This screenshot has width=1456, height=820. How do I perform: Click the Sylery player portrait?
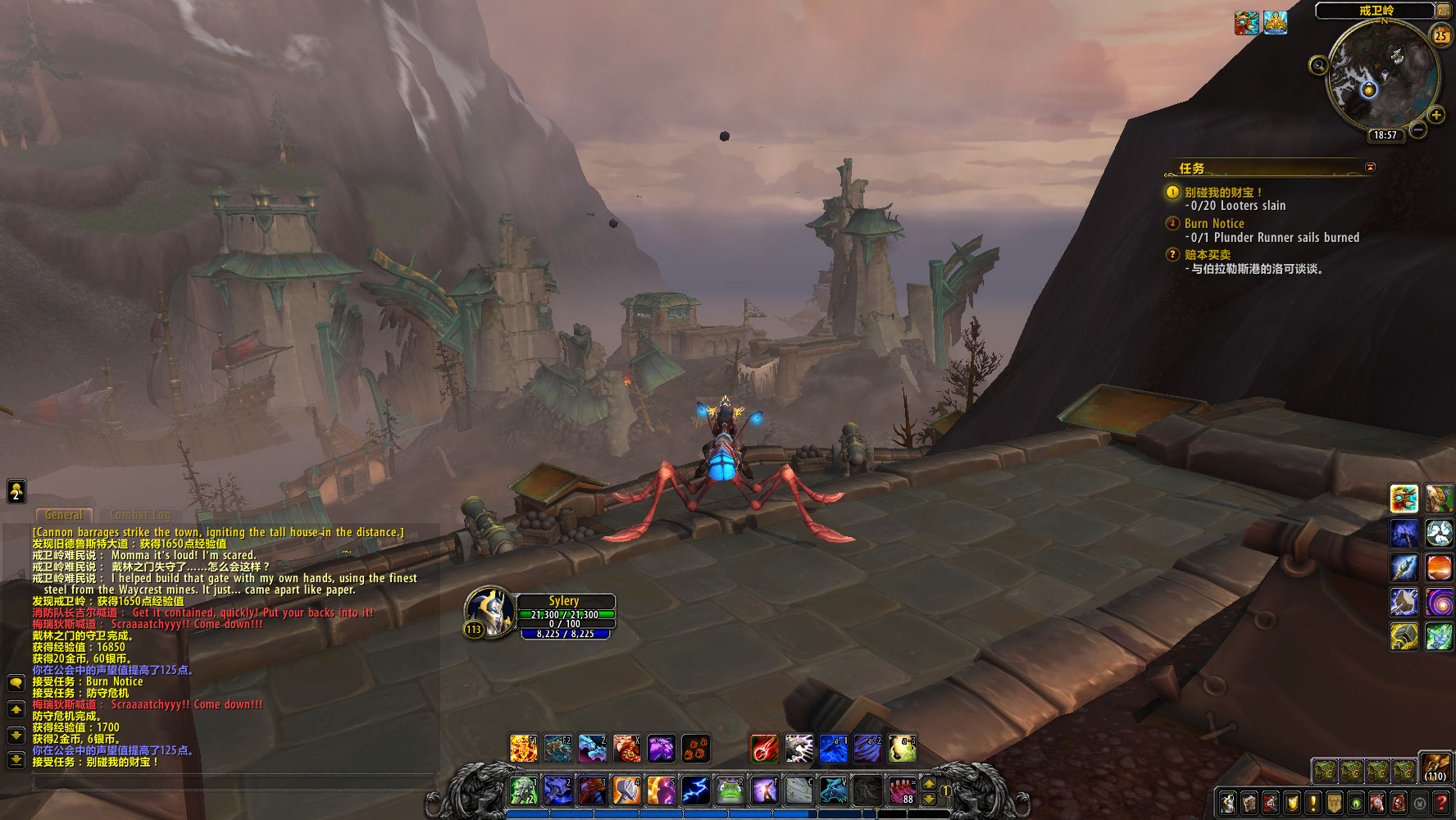489,611
